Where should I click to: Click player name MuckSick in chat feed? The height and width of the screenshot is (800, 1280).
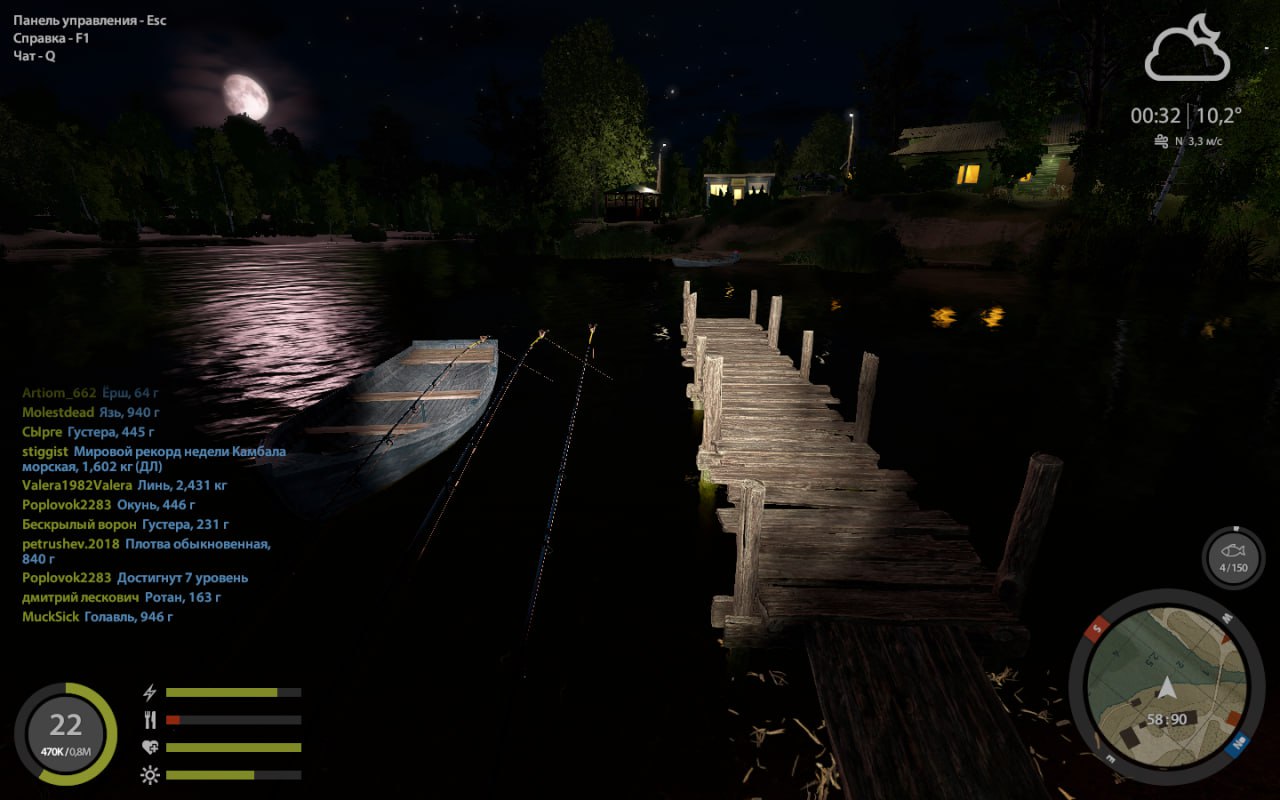coord(50,617)
